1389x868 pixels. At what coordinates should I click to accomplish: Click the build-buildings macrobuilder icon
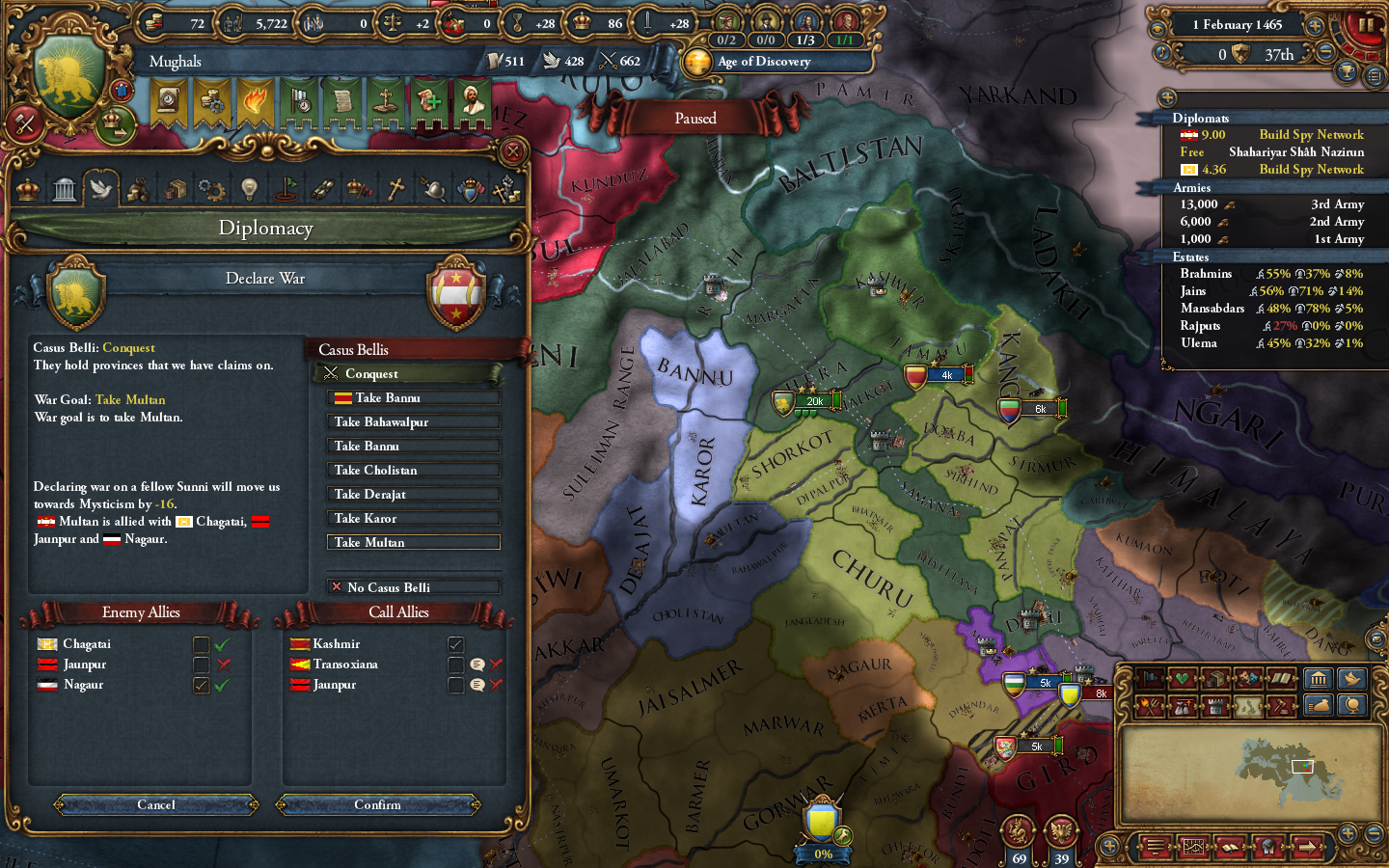pos(1319,679)
